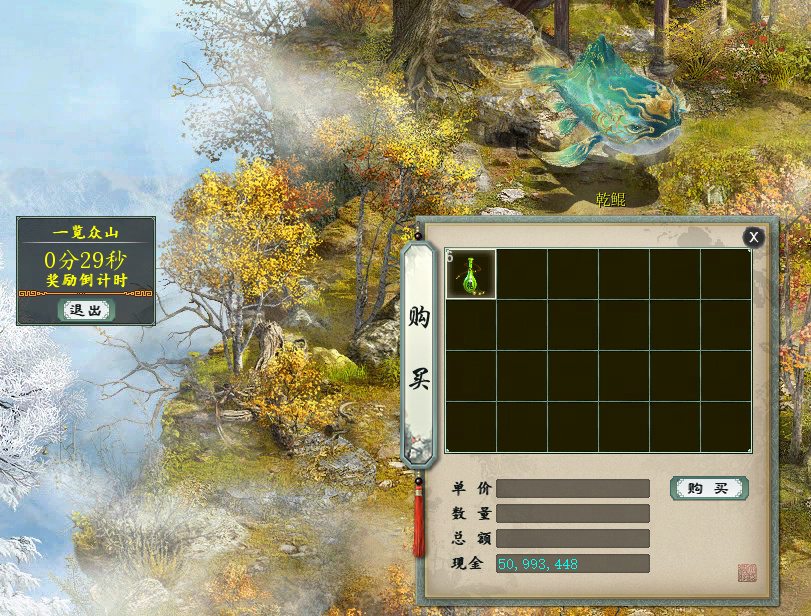The image size is (811, 616).
Task: Click the 购买 confirm purchase button
Action: (x=708, y=488)
